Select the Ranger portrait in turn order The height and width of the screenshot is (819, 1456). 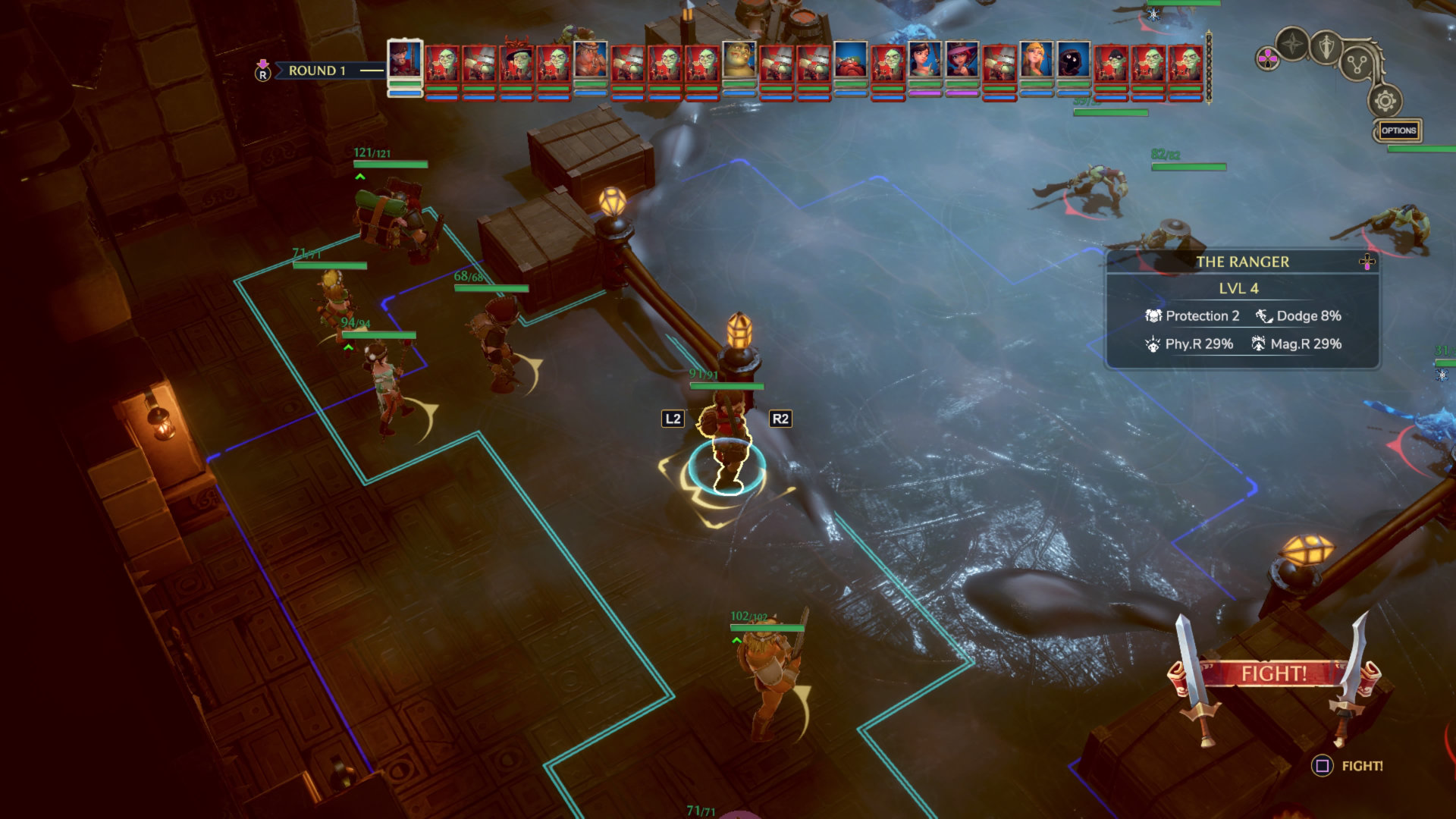click(x=405, y=59)
